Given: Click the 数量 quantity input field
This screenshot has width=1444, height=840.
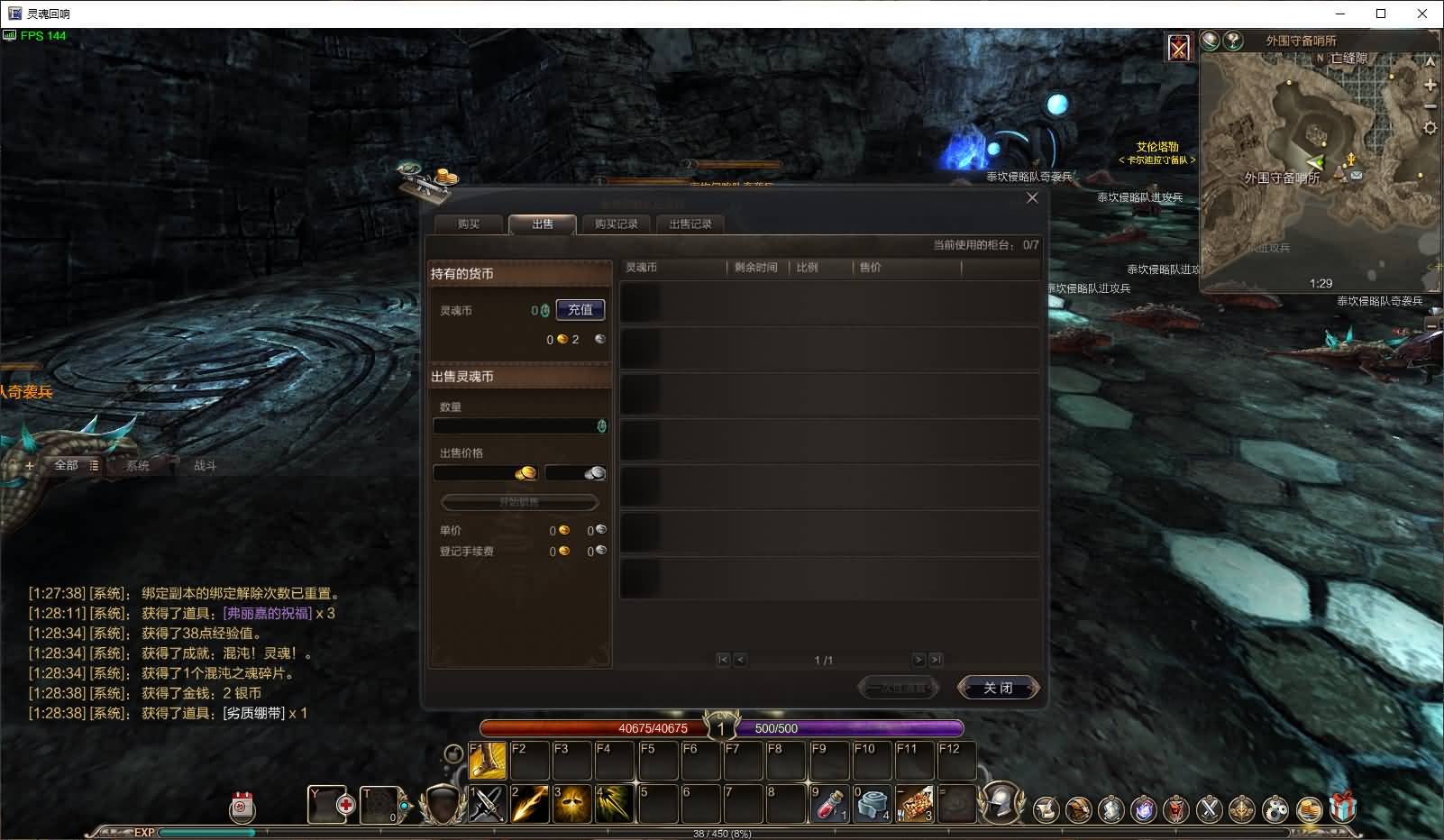Looking at the screenshot, I should tap(516, 425).
